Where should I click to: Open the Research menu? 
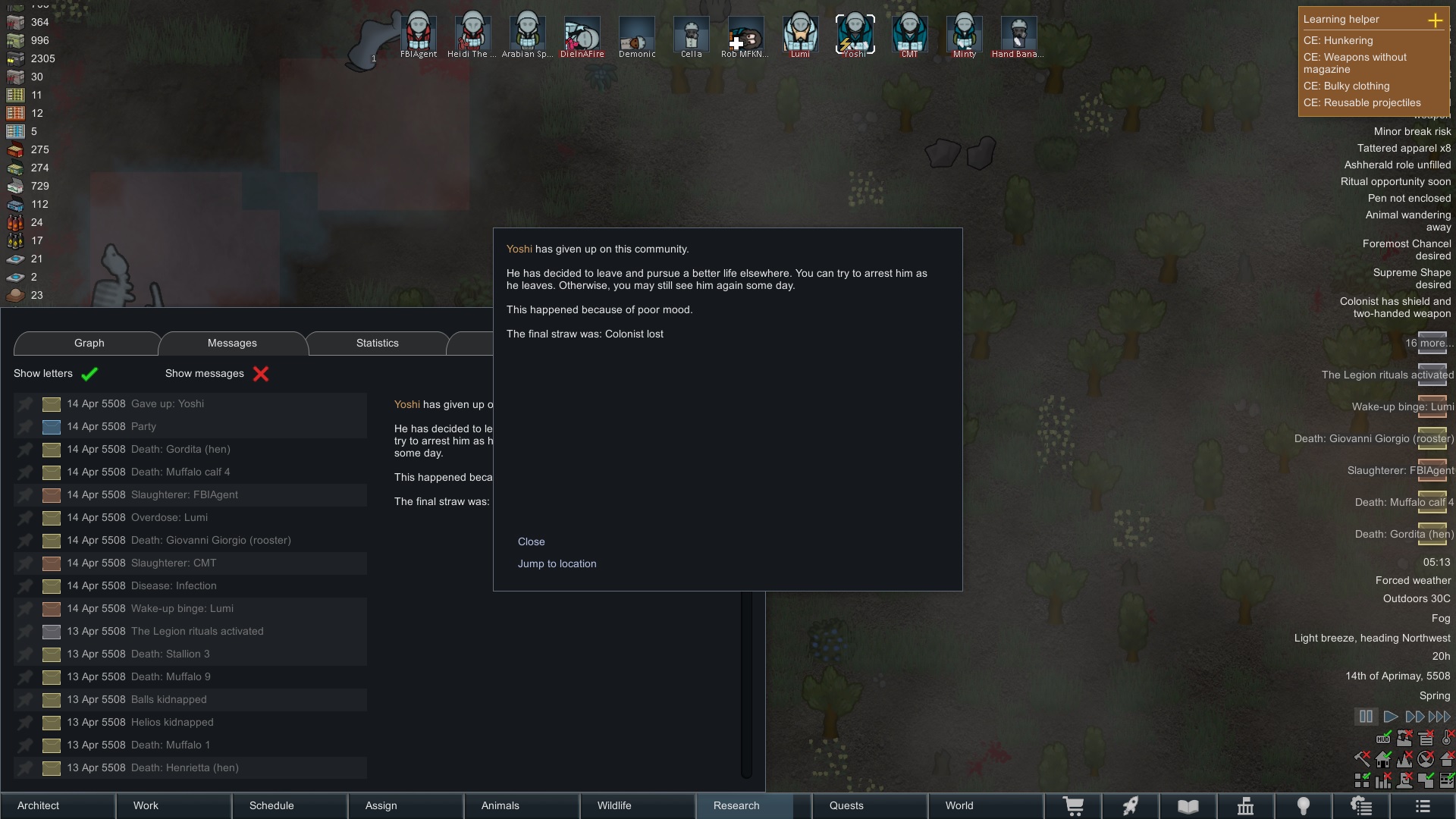[736, 805]
